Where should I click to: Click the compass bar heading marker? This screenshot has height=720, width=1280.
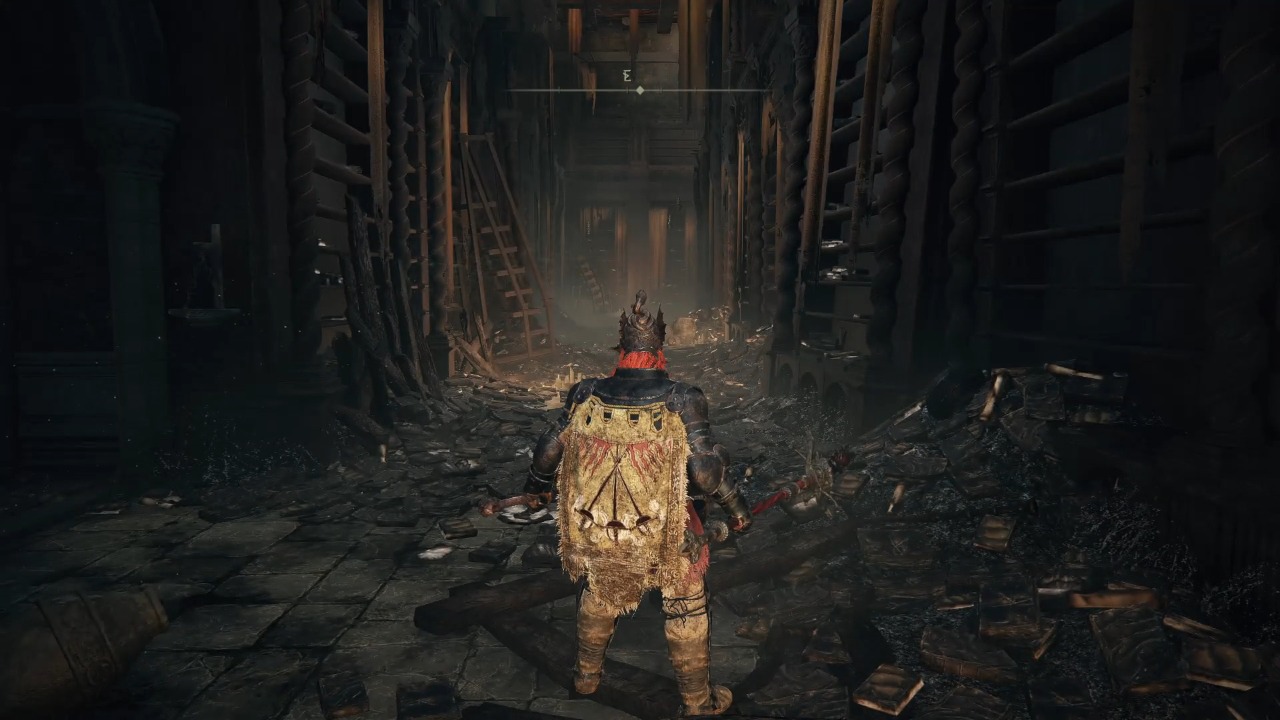(x=640, y=90)
